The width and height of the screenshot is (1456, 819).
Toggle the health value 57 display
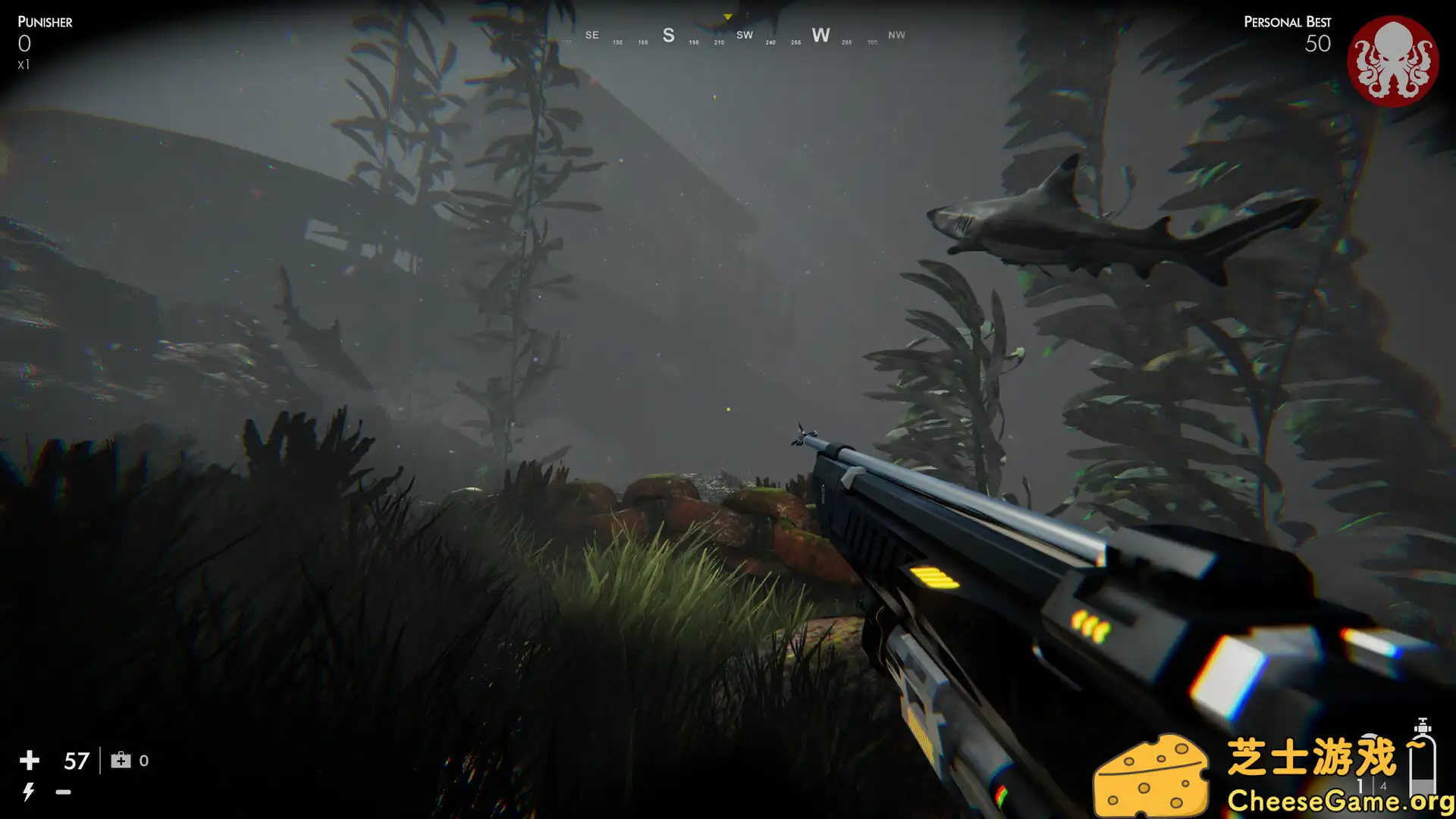(x=76, y=760)
